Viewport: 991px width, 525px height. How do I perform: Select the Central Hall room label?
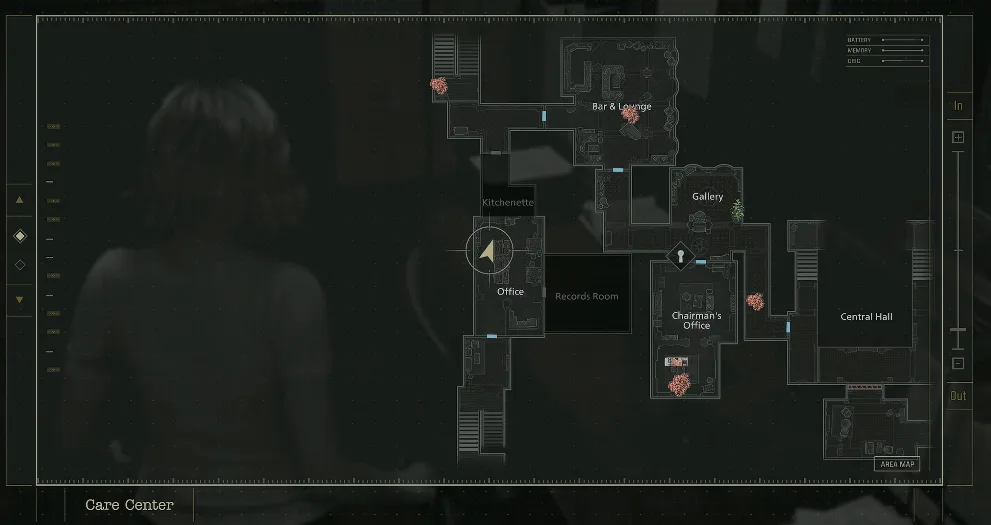(x=866, y=317)
